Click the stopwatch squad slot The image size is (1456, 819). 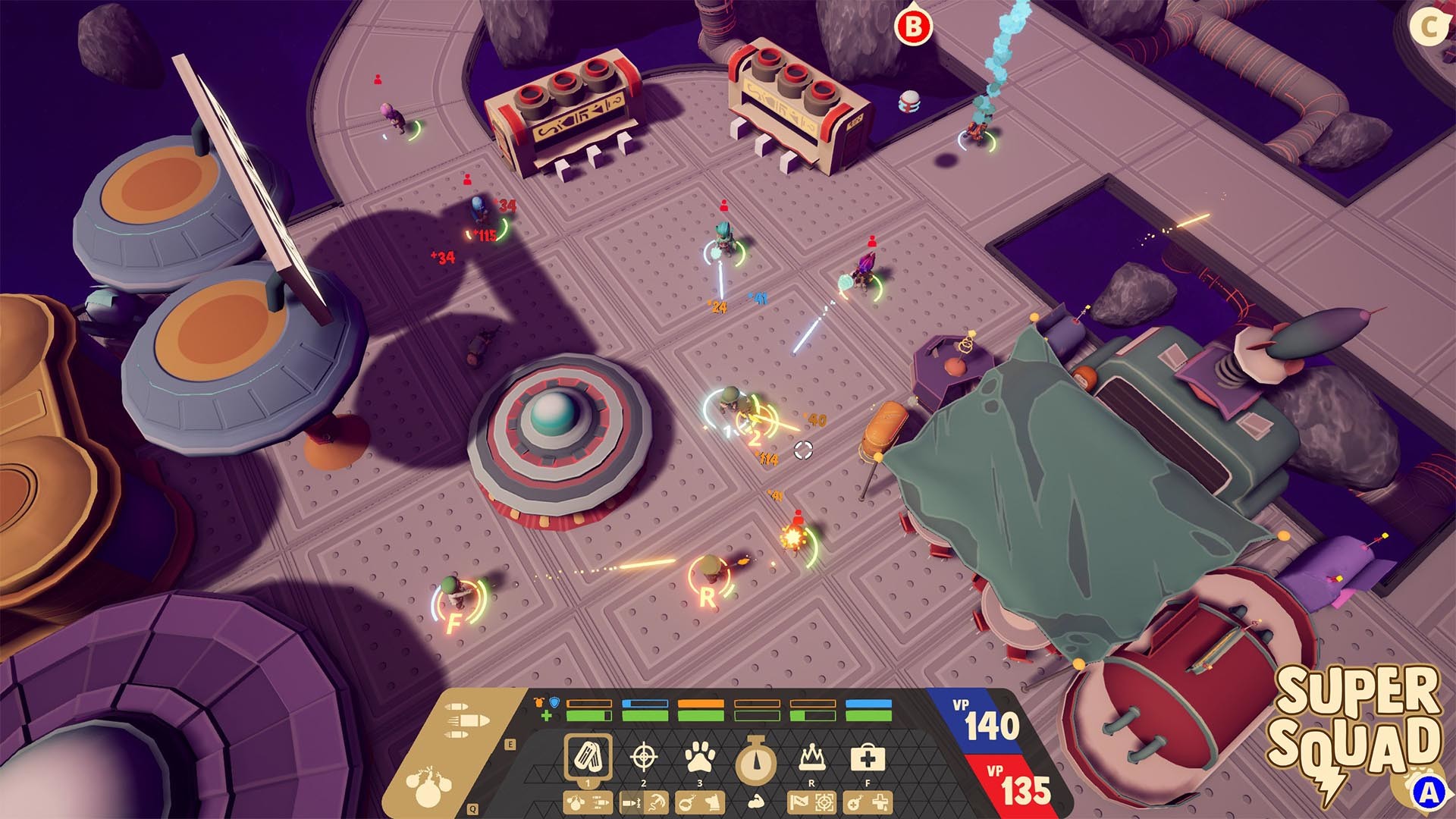click(755, 758)
